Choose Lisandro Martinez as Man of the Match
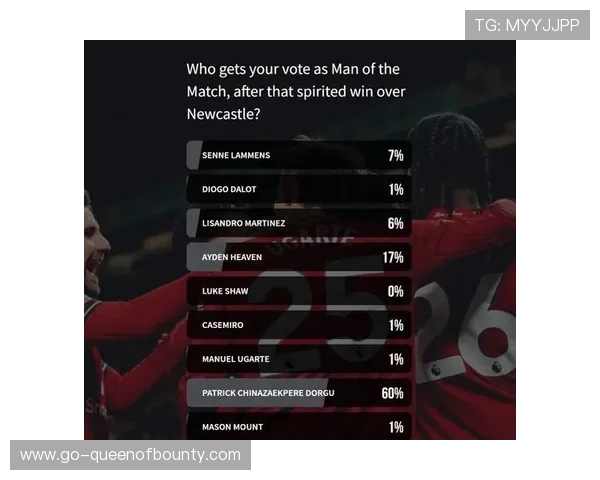The height and width of the screenshot is (480, 600). [298, 224]
